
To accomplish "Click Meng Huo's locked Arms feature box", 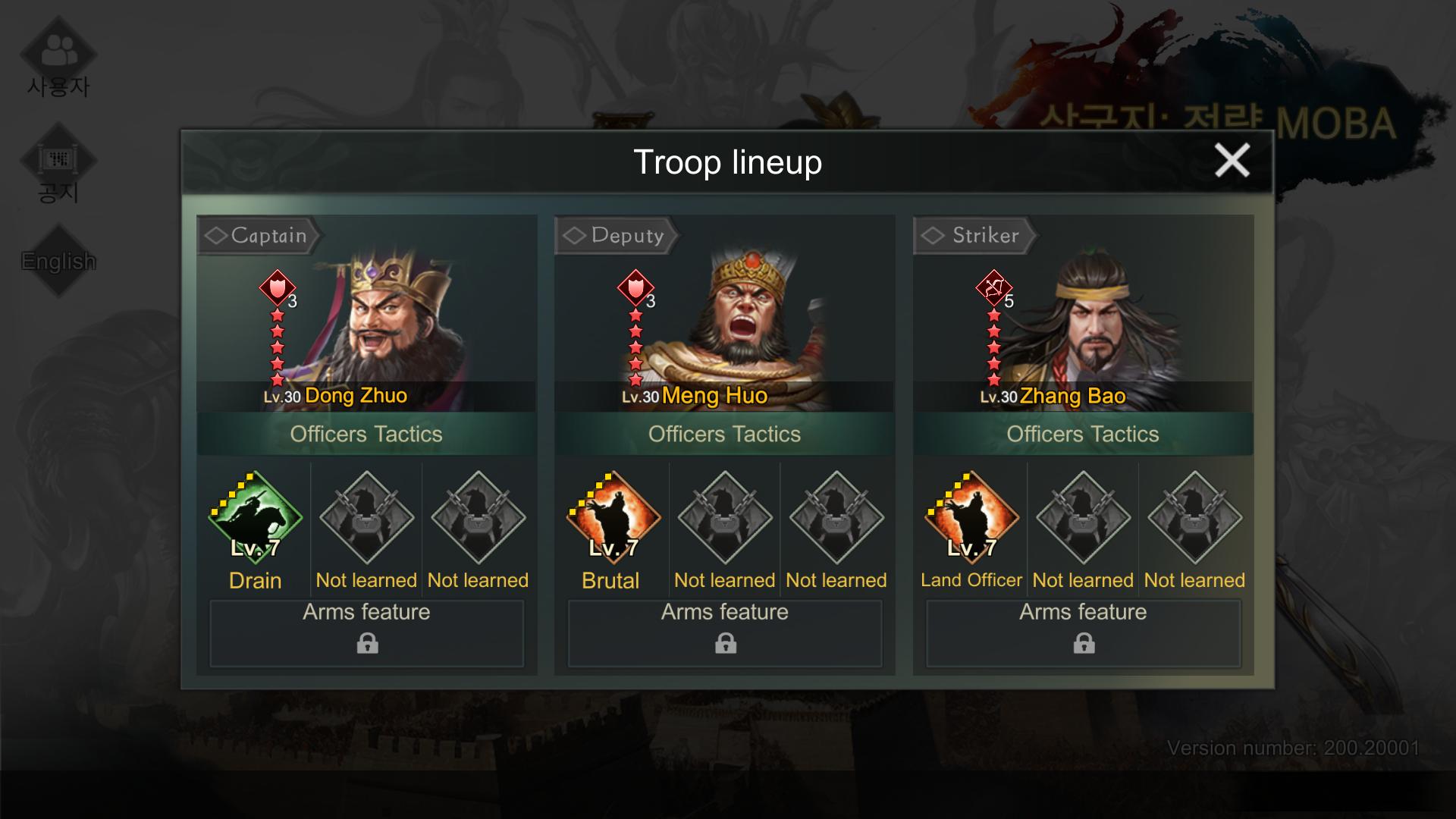I will [x=725, y=633].
